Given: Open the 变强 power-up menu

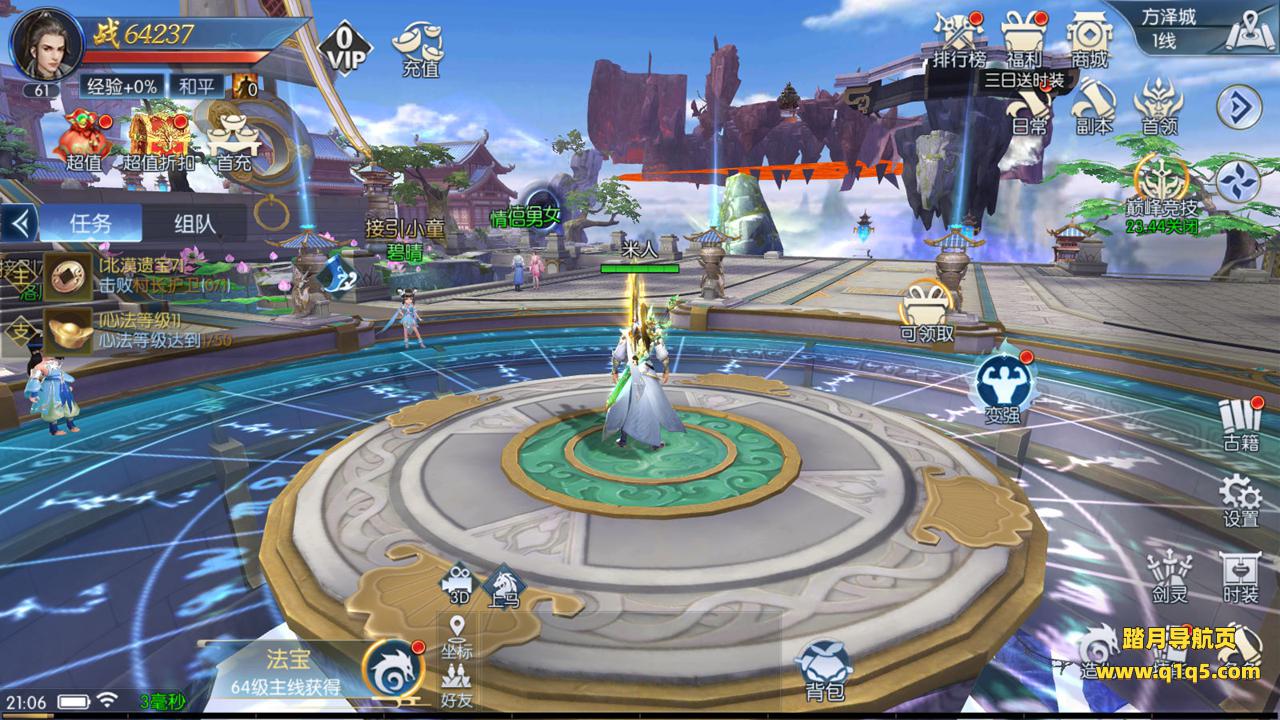Looking at the screenshot, I should 1003,385.
